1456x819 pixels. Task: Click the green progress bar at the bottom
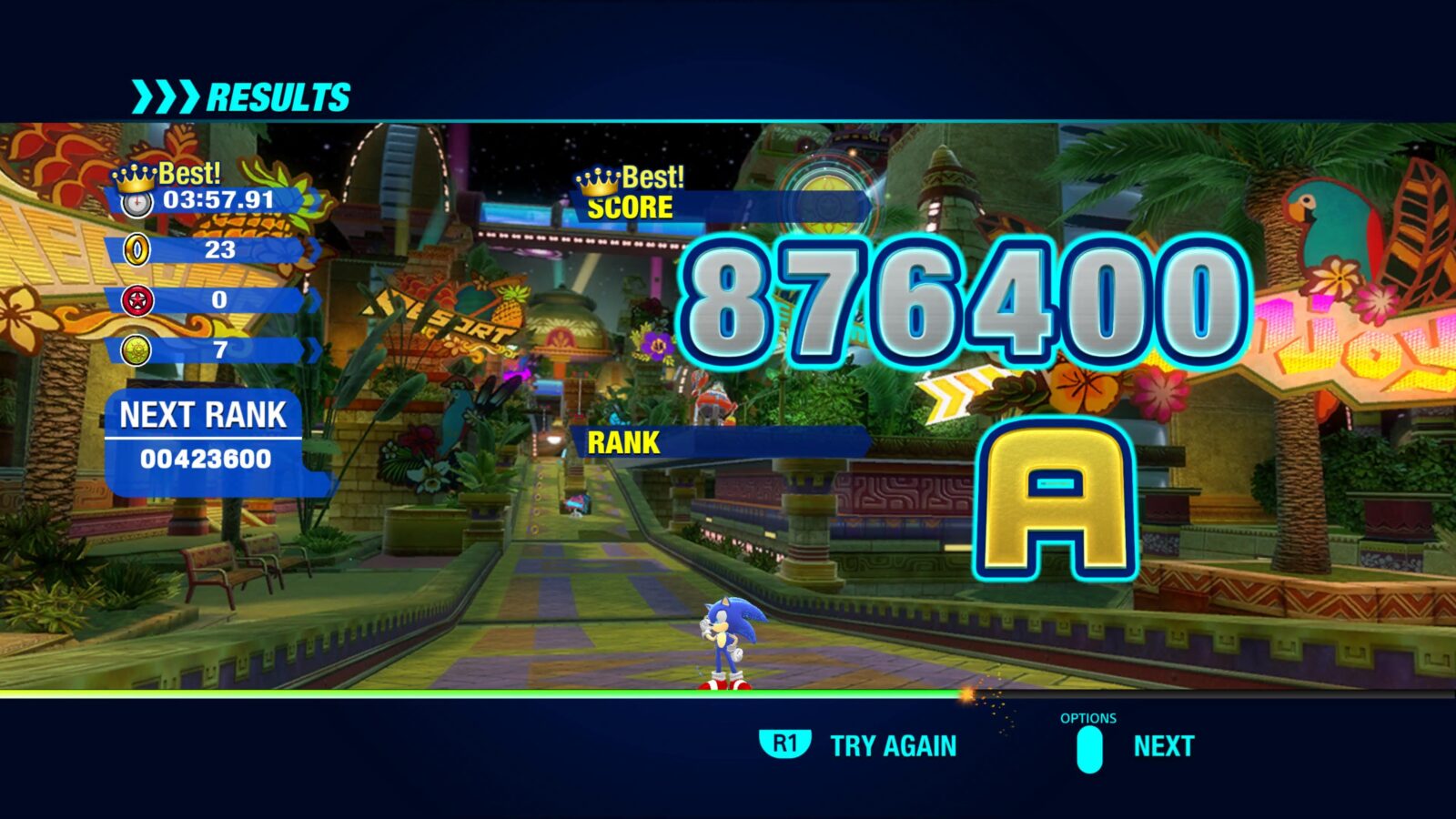pos(455,693)
